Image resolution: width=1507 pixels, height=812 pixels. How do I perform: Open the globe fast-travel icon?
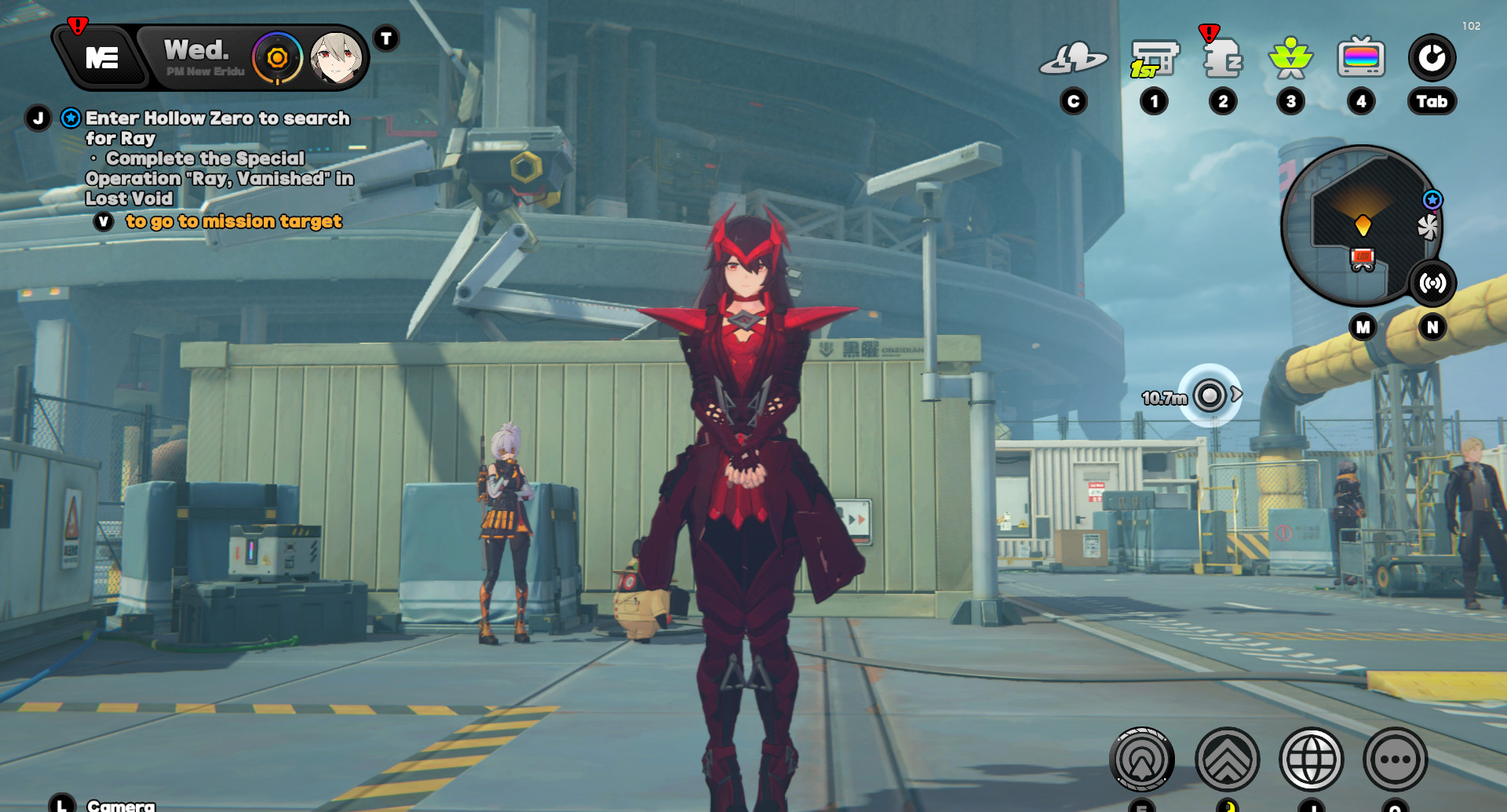point(1310,759)
